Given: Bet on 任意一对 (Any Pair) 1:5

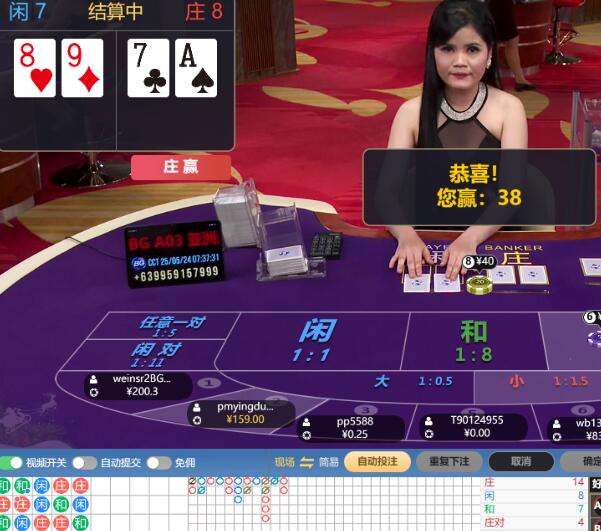Looking at the screenshot, I should (171, 326).
